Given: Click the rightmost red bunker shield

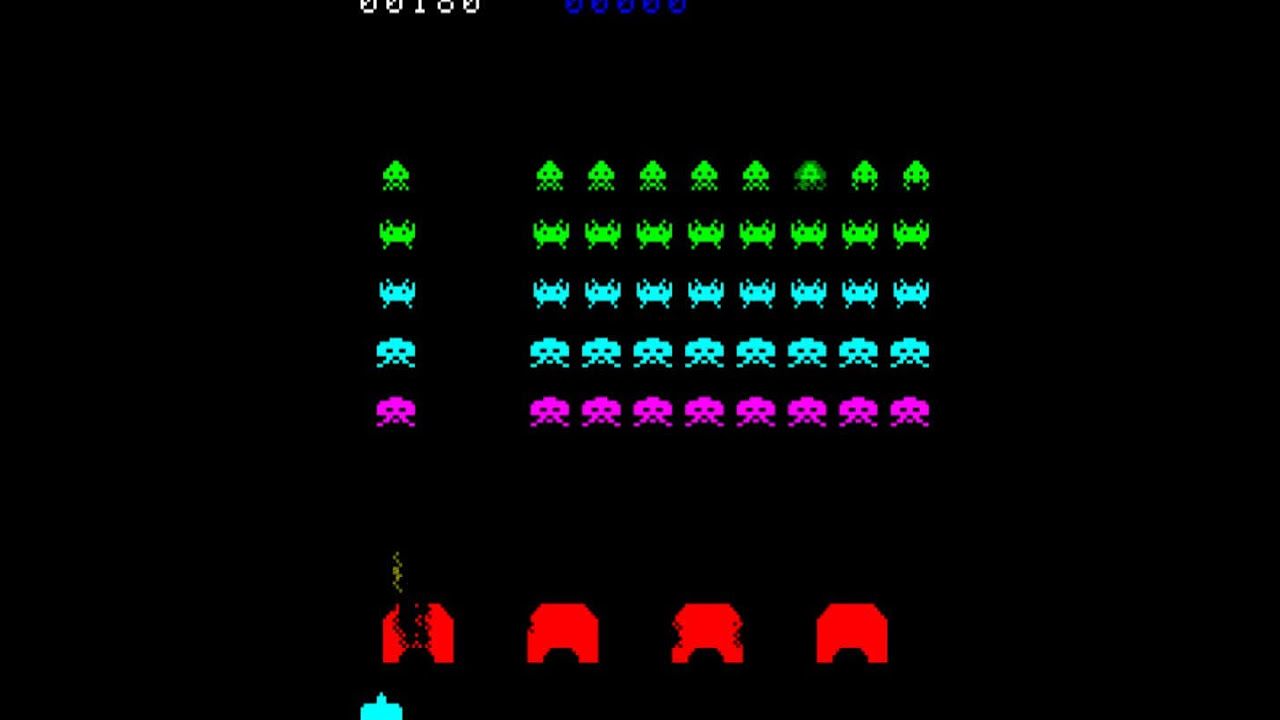Looking at the screenshot, I should (x=850, y=632).
